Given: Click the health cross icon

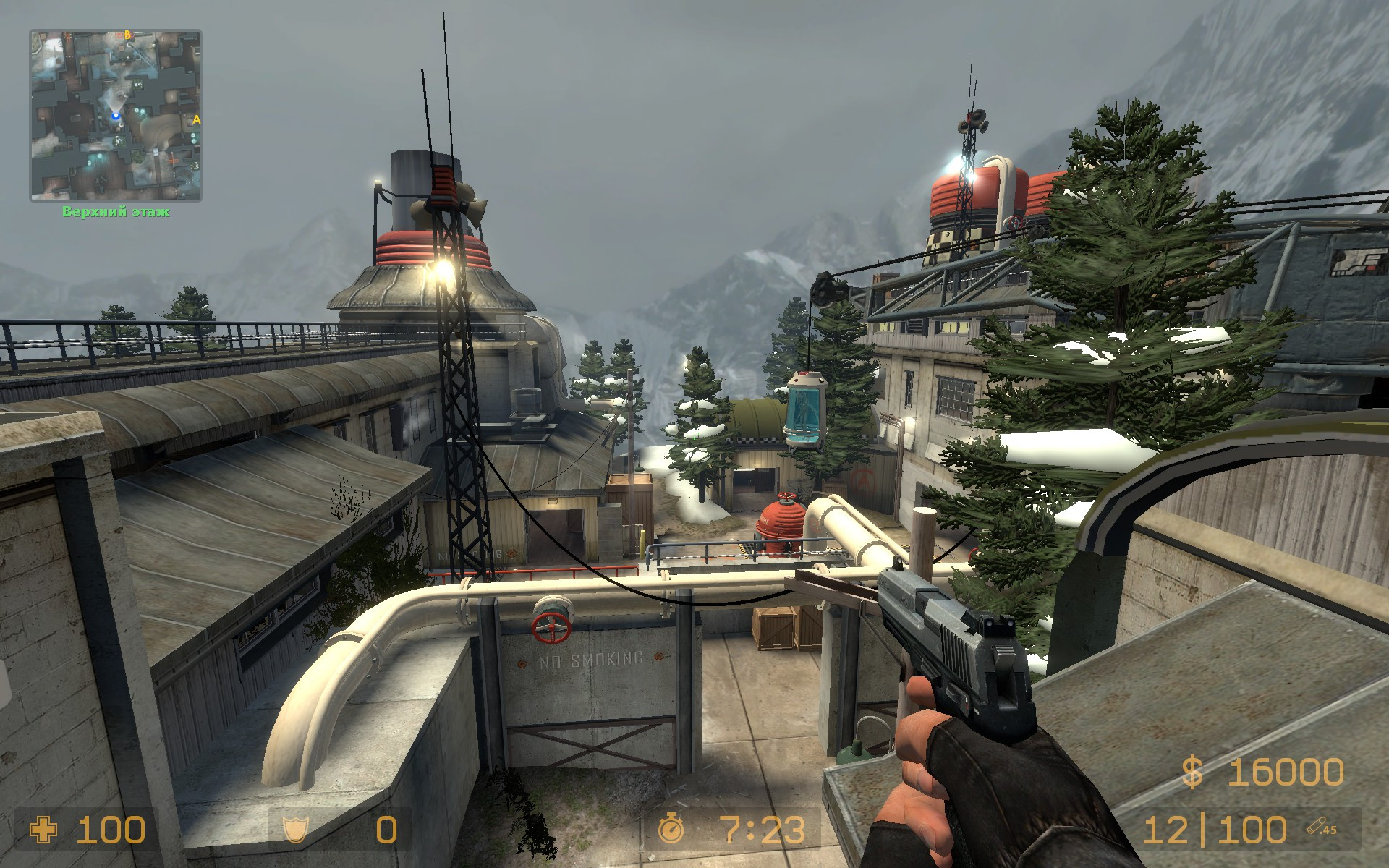Looking at the screenshot, I should click(x=42, y=829).
